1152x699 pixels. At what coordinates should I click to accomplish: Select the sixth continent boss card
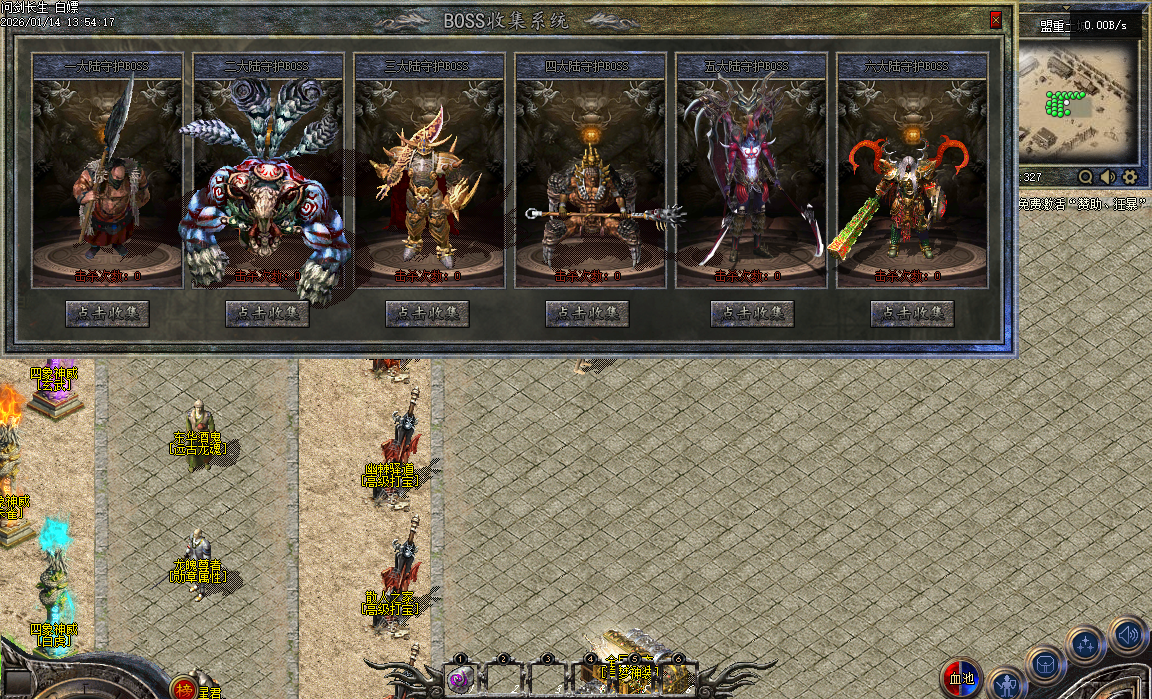[912, 175]
